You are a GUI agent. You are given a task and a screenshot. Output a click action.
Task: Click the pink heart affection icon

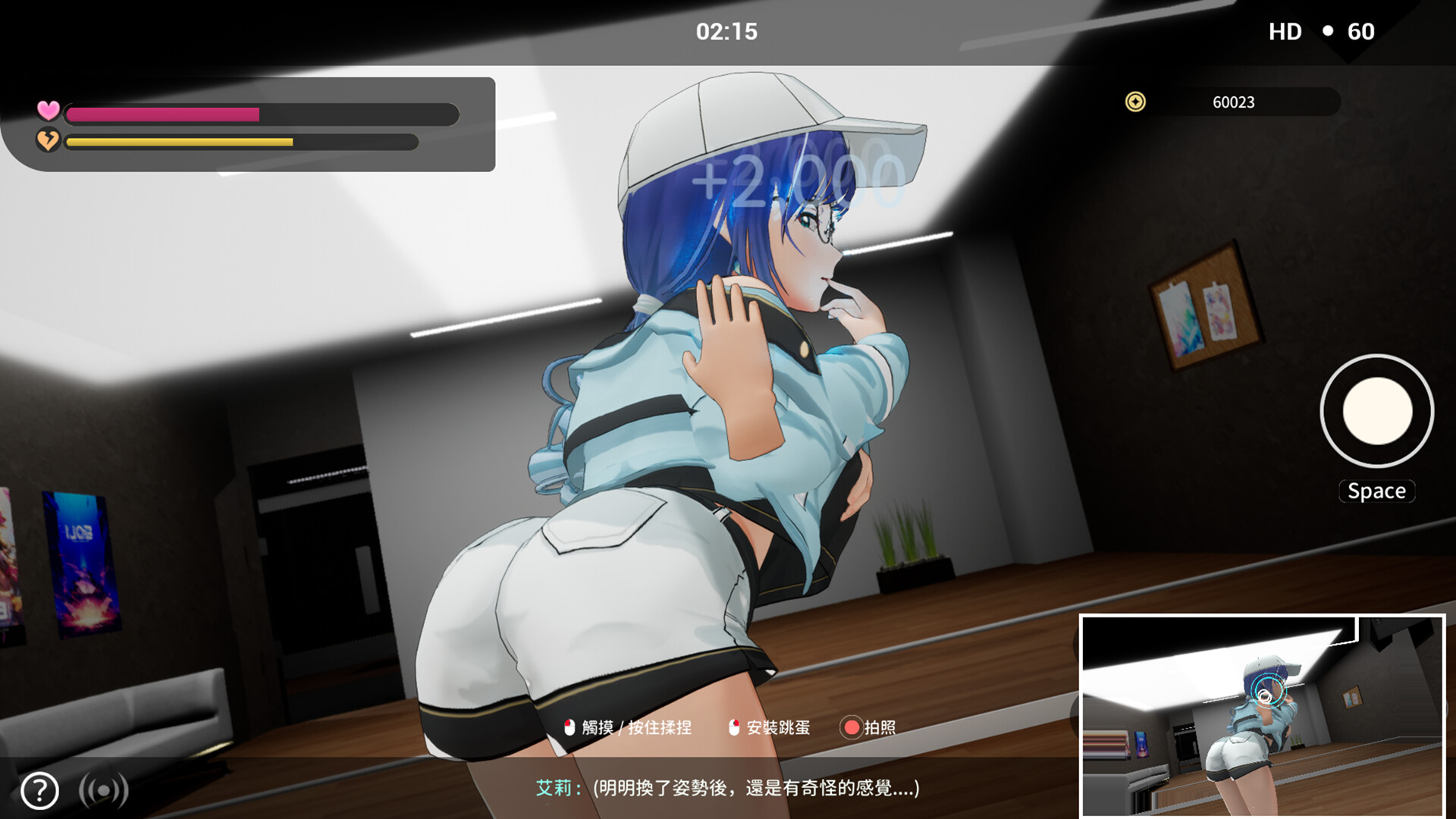coord(49,112)
